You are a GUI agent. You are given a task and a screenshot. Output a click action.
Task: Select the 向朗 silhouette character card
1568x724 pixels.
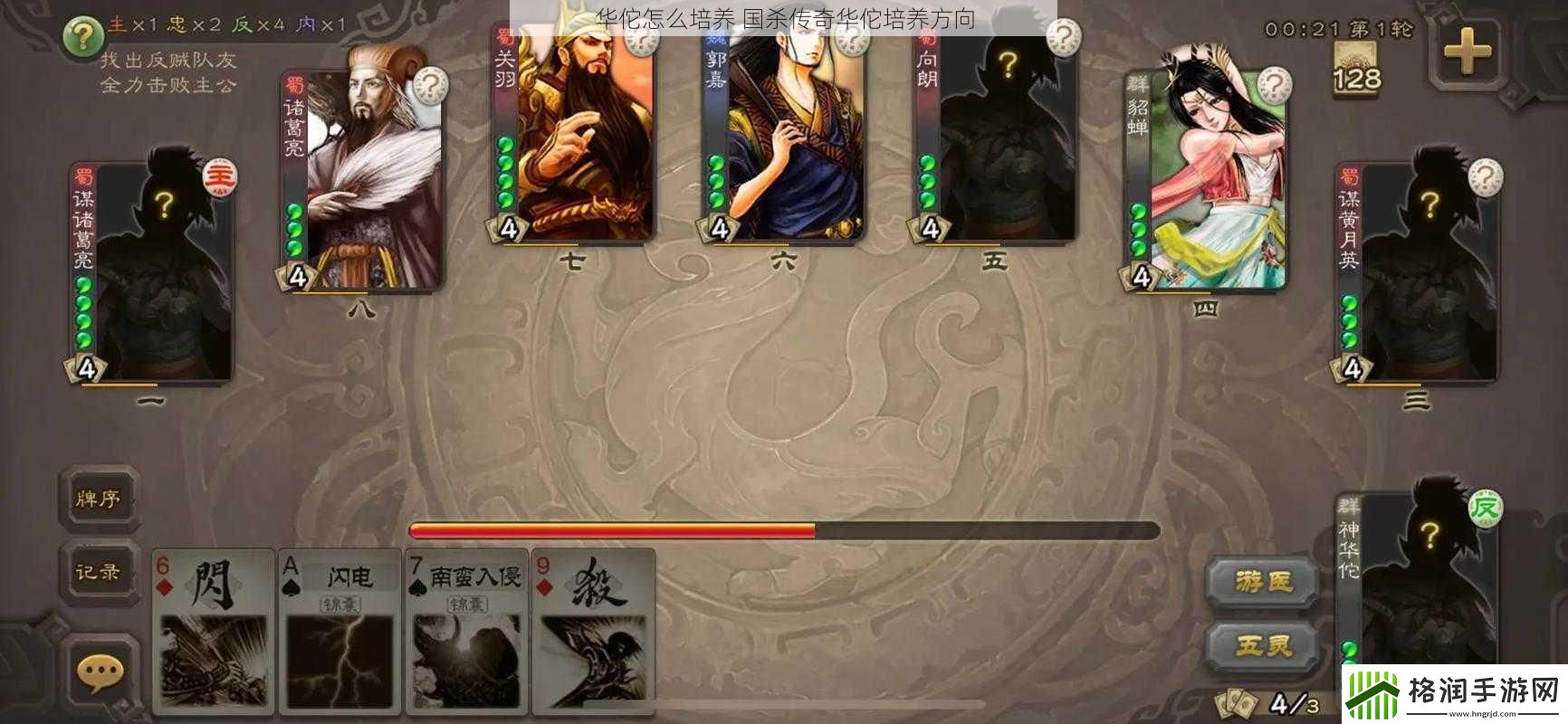996,136
